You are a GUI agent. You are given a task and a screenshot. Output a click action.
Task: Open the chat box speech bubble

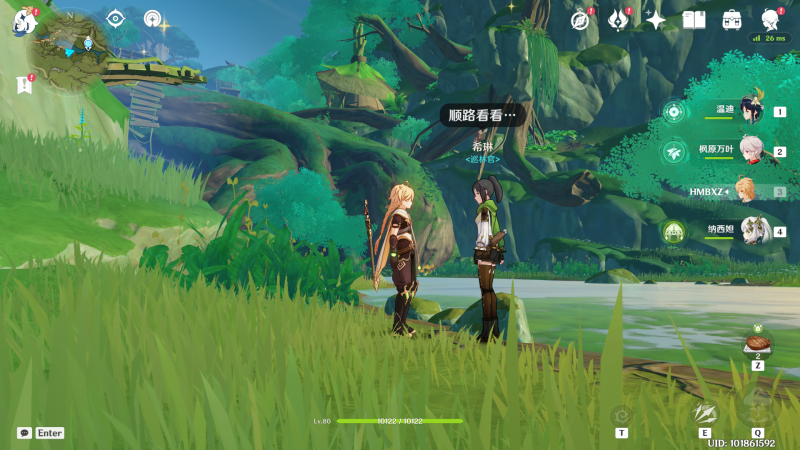[x=24, y=433]
